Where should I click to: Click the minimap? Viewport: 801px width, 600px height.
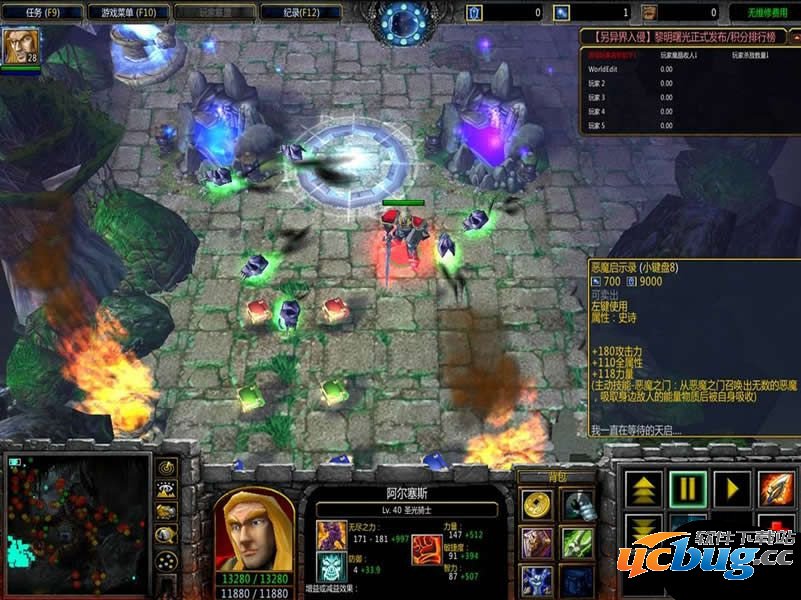click(77, 525)
